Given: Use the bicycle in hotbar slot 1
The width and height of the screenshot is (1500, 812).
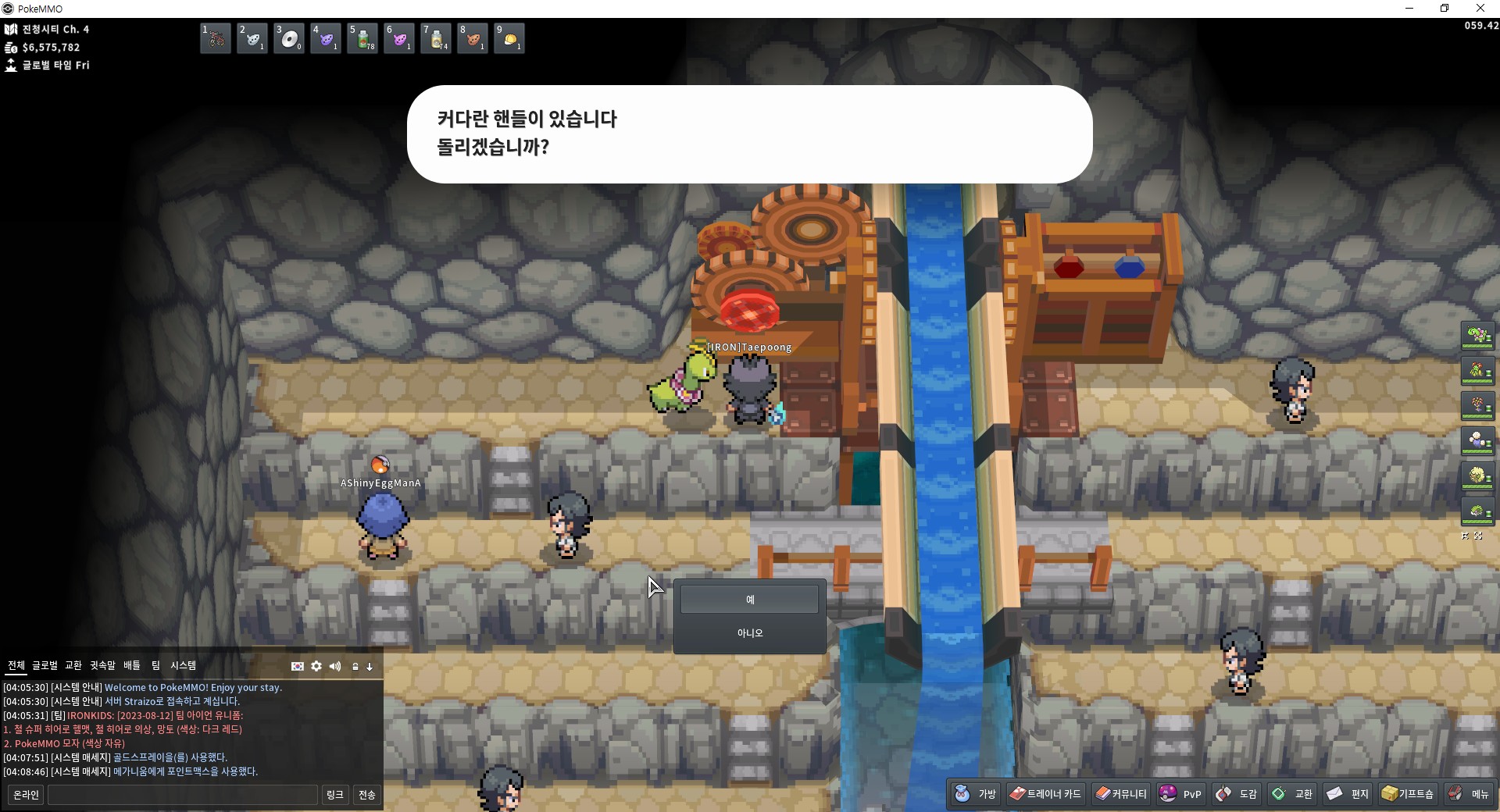Looking at the screenshot, I should 216,38.
